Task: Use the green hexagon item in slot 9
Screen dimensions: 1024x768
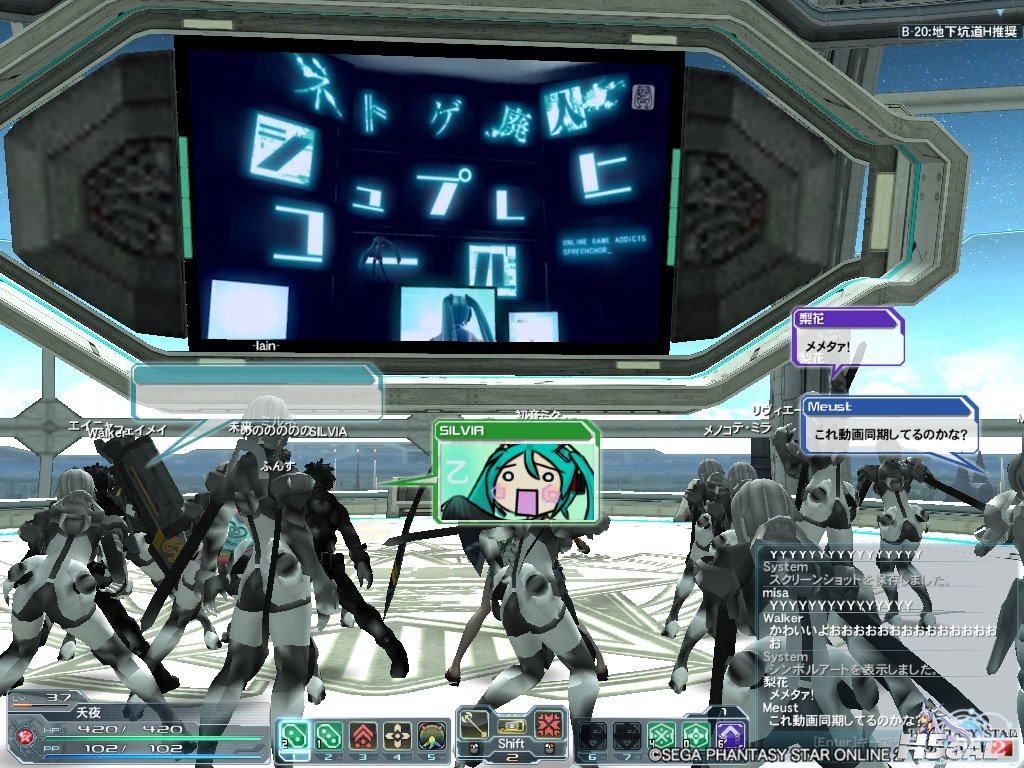Action: [x=696, y=736]
